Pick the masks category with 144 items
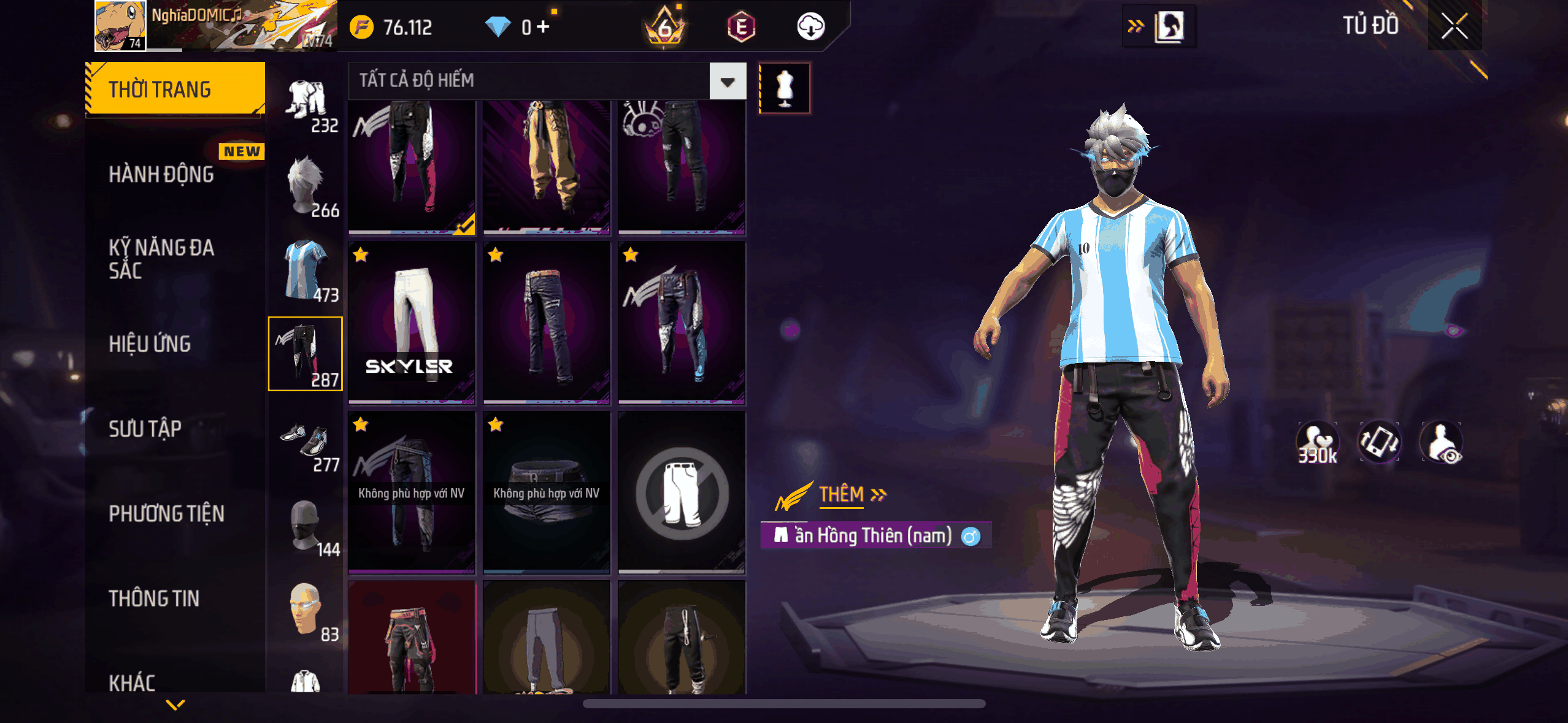 [x=306, y=526]
